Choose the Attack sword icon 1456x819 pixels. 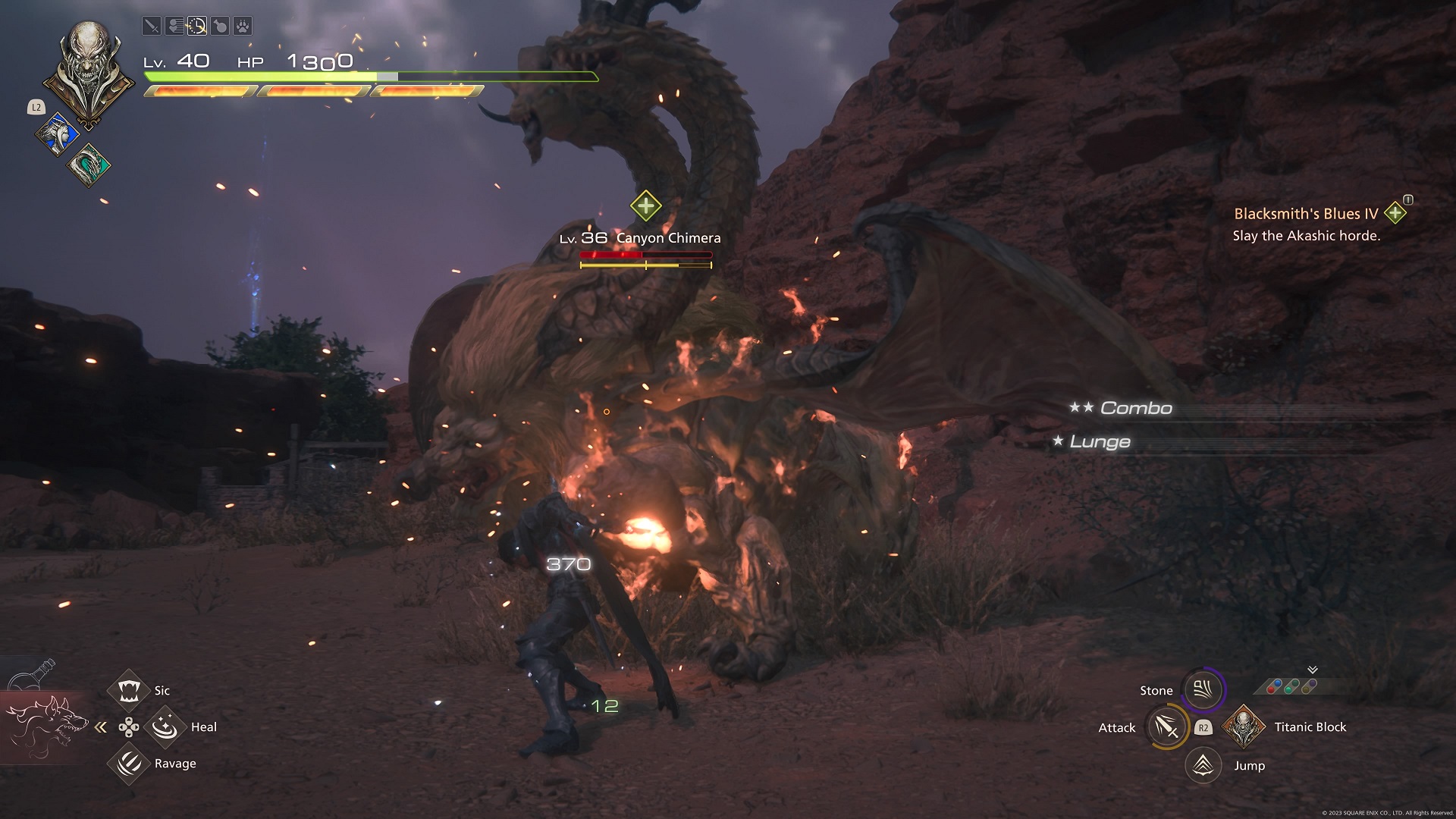click(1166, 727)
